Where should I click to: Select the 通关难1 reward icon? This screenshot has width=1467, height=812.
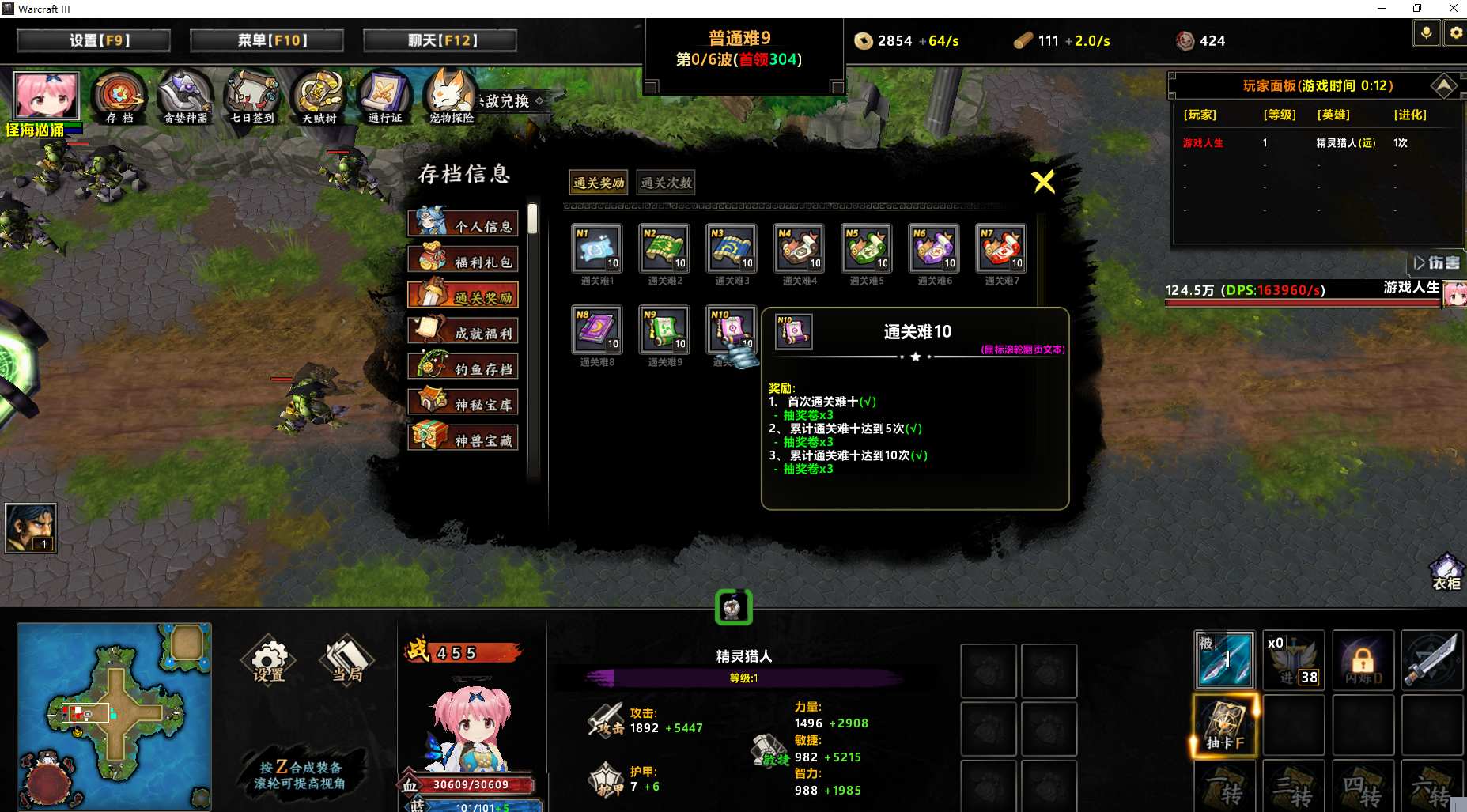[597, 249]
